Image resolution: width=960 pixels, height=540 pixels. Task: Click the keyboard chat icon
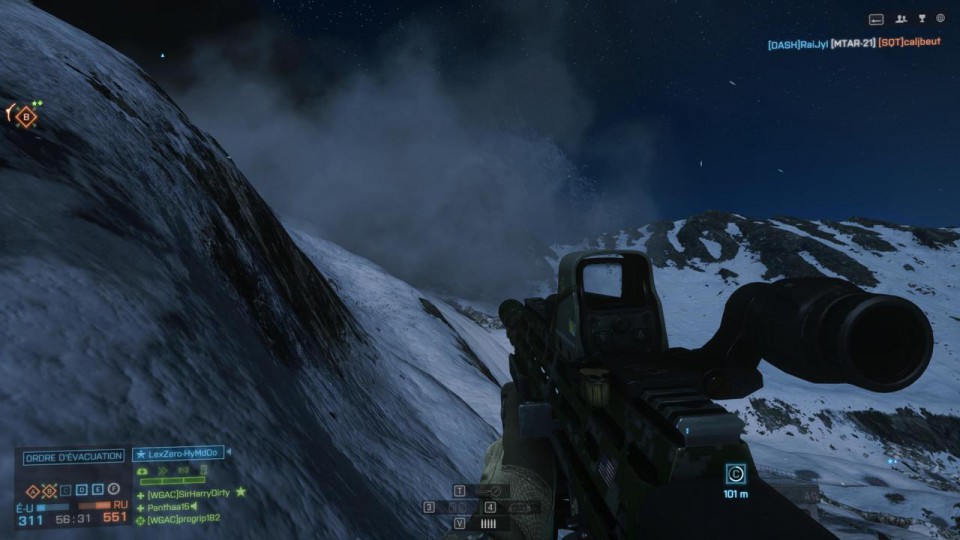[x=877, y=19]
